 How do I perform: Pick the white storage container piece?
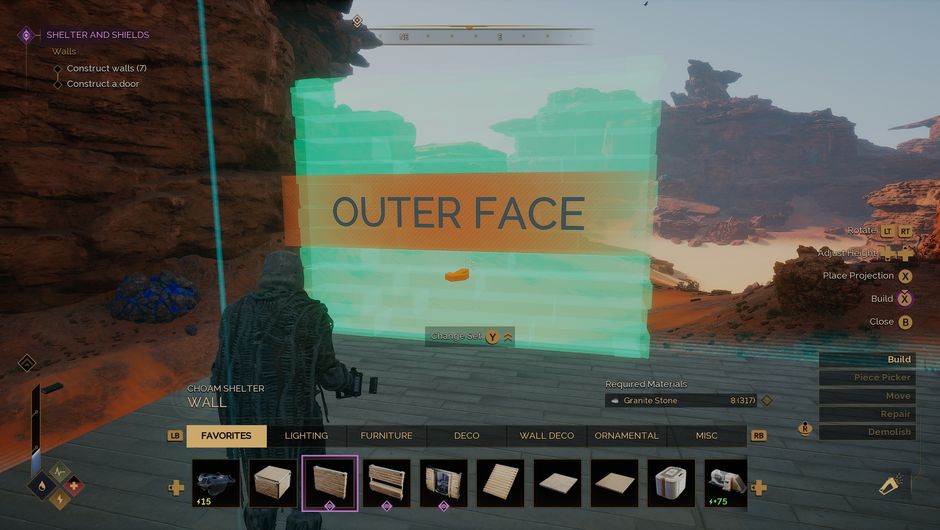pyautogui.click(x=672, y=484)
